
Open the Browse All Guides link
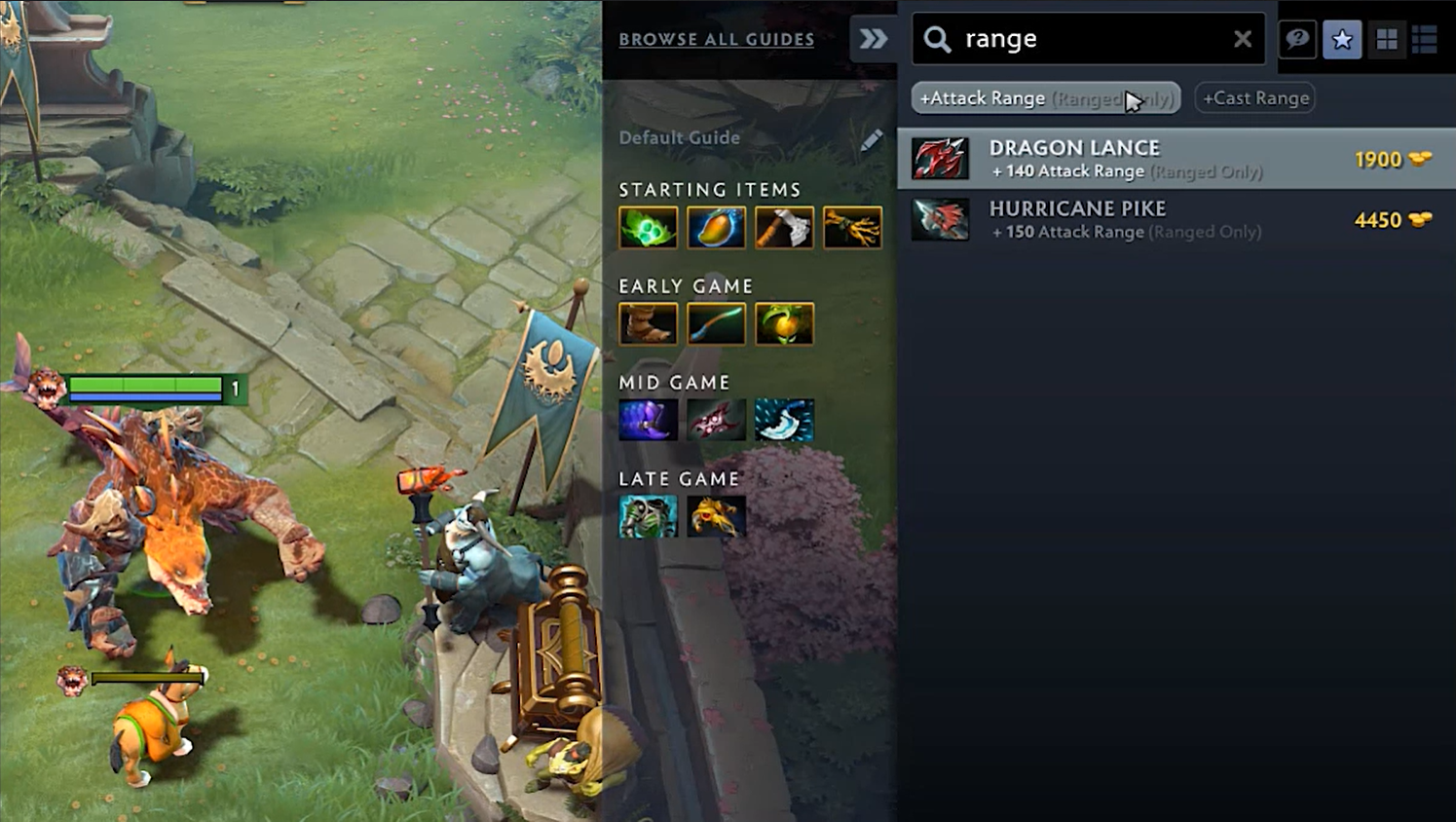tap(716, 39)
